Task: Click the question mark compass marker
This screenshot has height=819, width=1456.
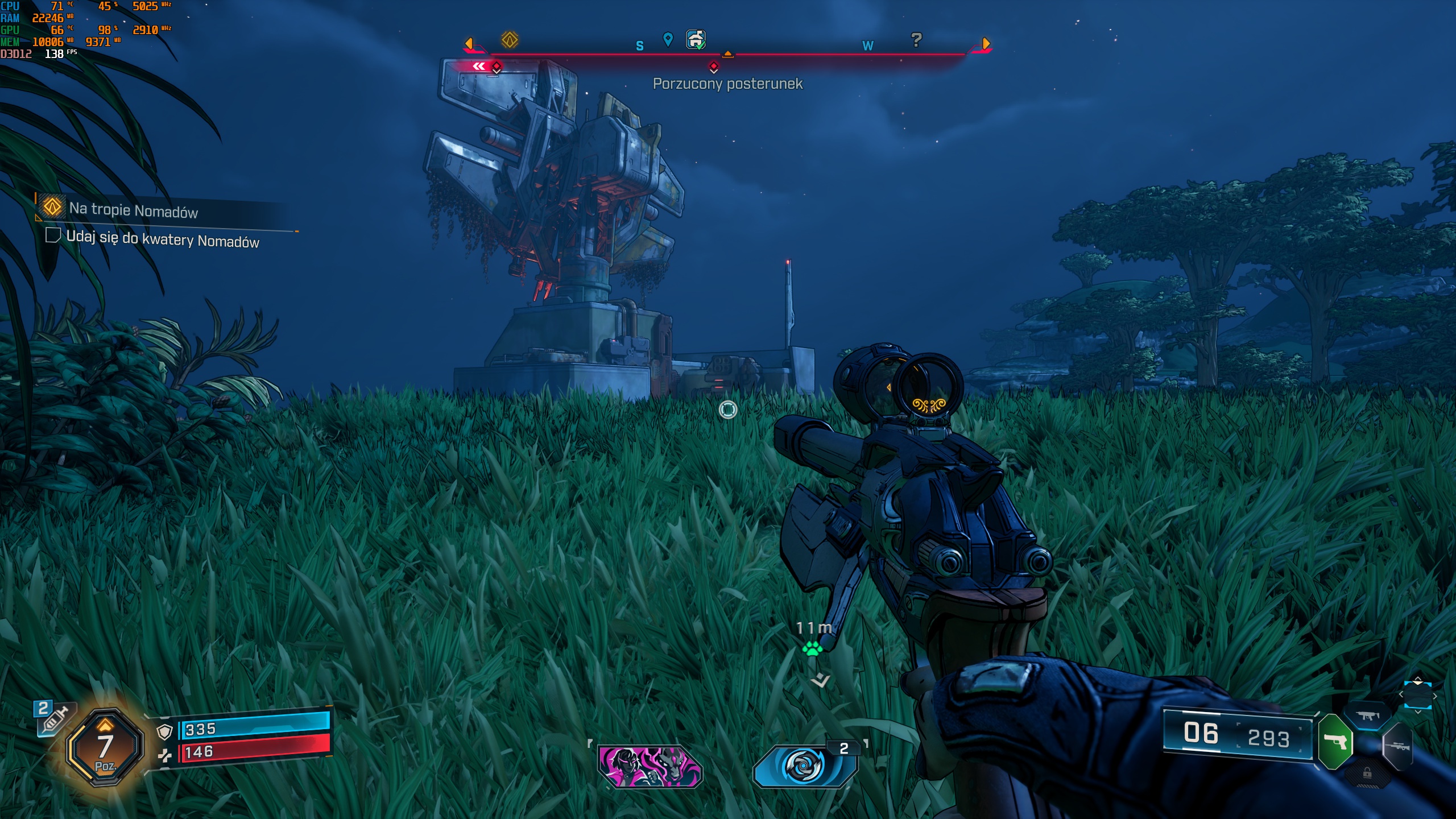Action: [x=916, y=40]
